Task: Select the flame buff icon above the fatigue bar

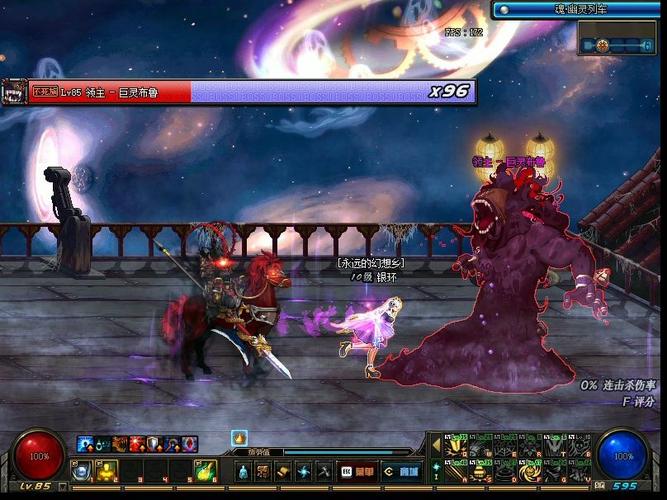Action: point(239,438)
